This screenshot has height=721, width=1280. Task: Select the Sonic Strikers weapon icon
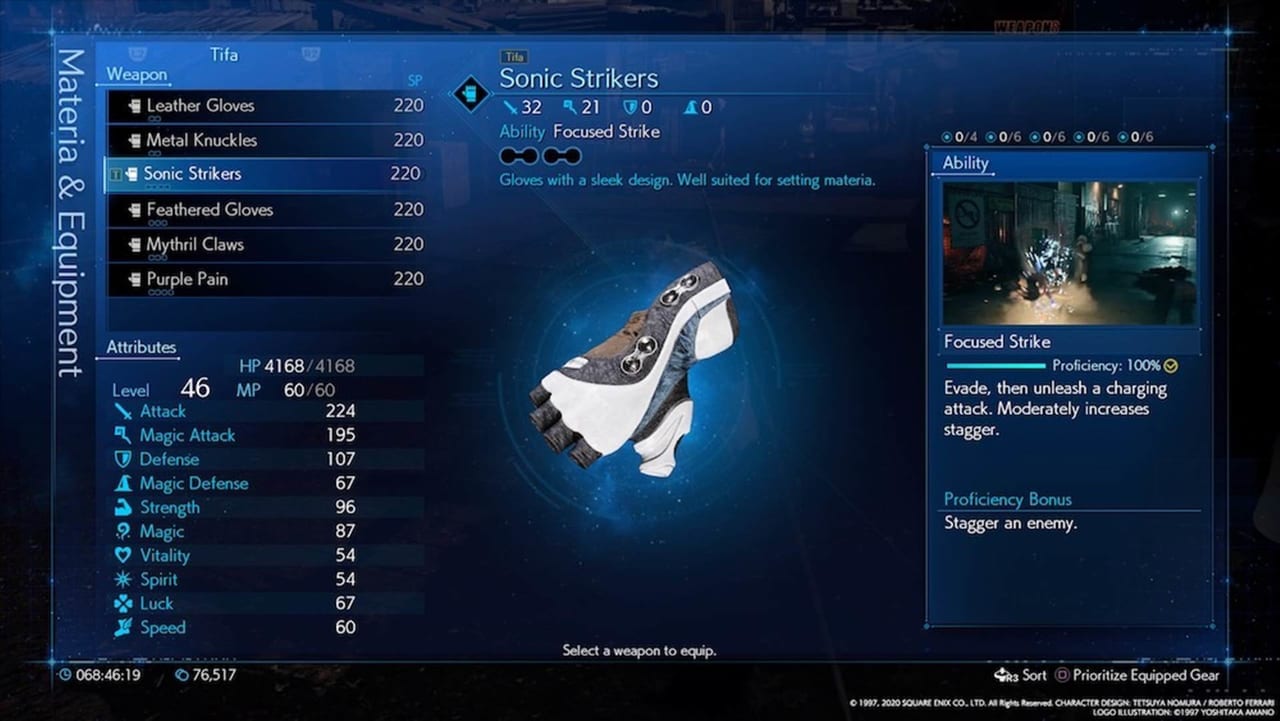point(134,172)
